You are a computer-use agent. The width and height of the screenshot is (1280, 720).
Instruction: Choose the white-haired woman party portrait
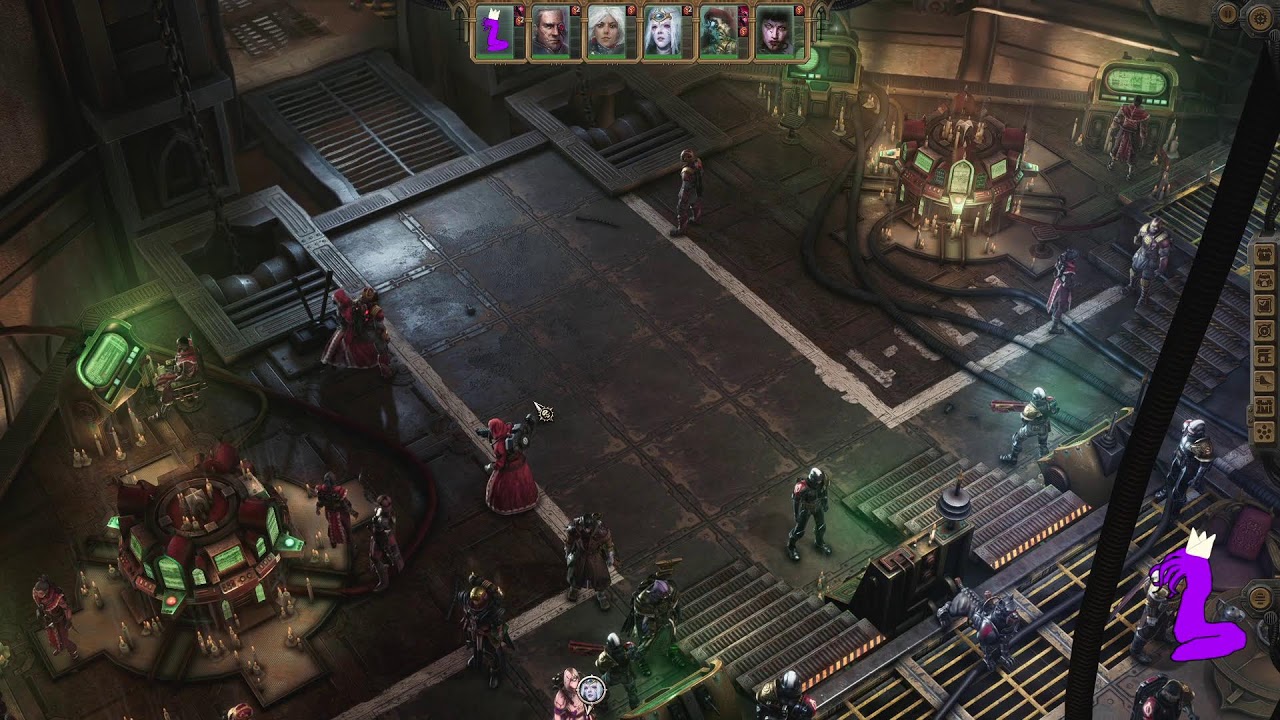click(x=605, y=33)
